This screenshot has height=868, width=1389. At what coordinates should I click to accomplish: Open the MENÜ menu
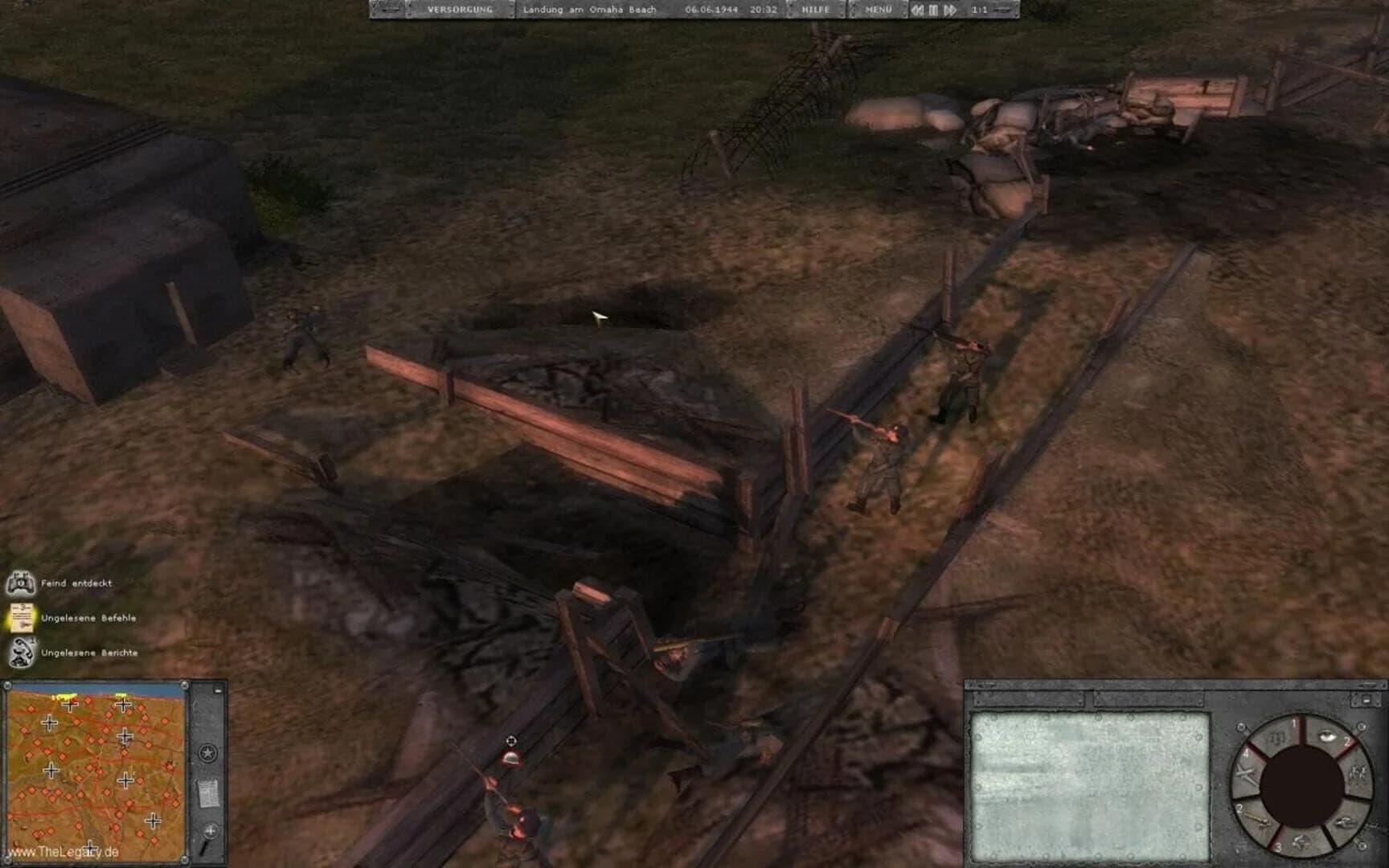(880, 10)
